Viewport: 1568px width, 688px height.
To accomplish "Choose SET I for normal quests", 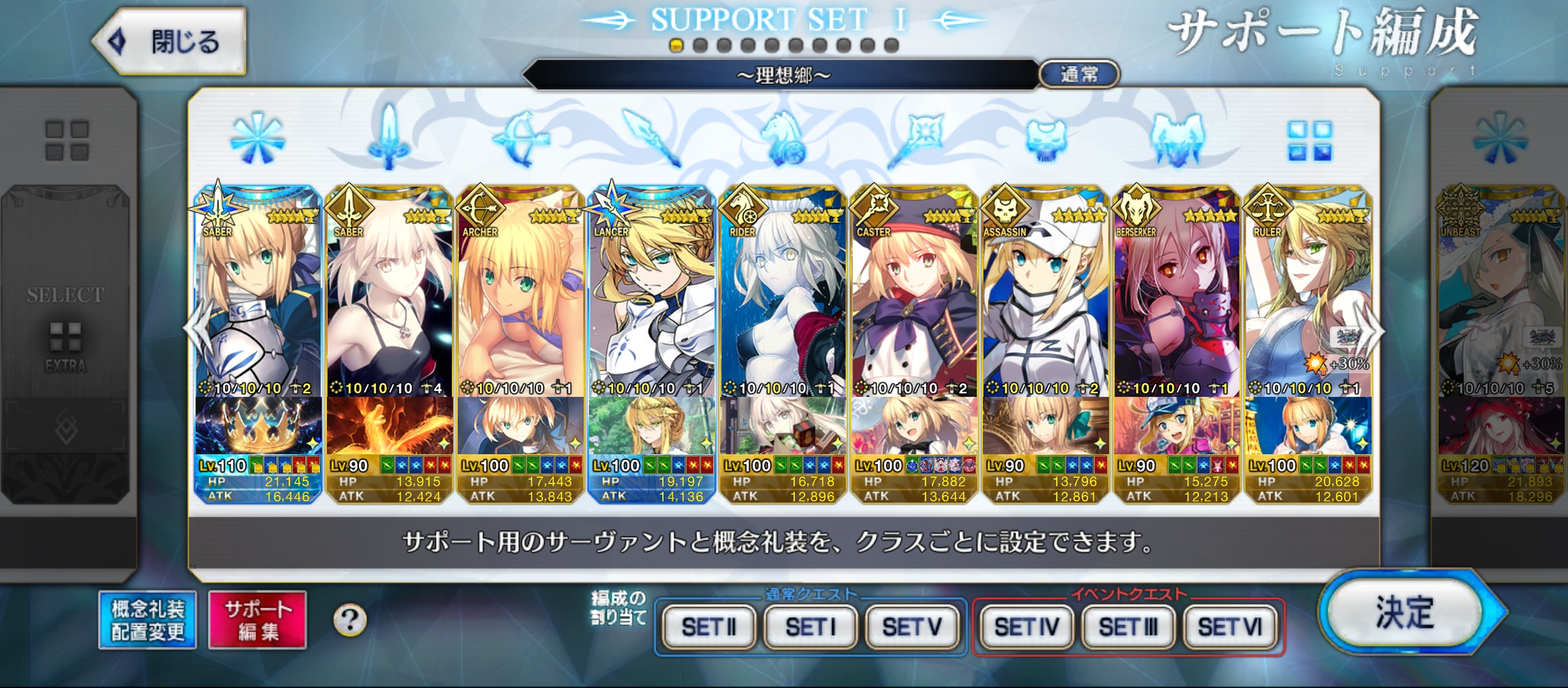I will pyautogui.click(x=811, y=628).
